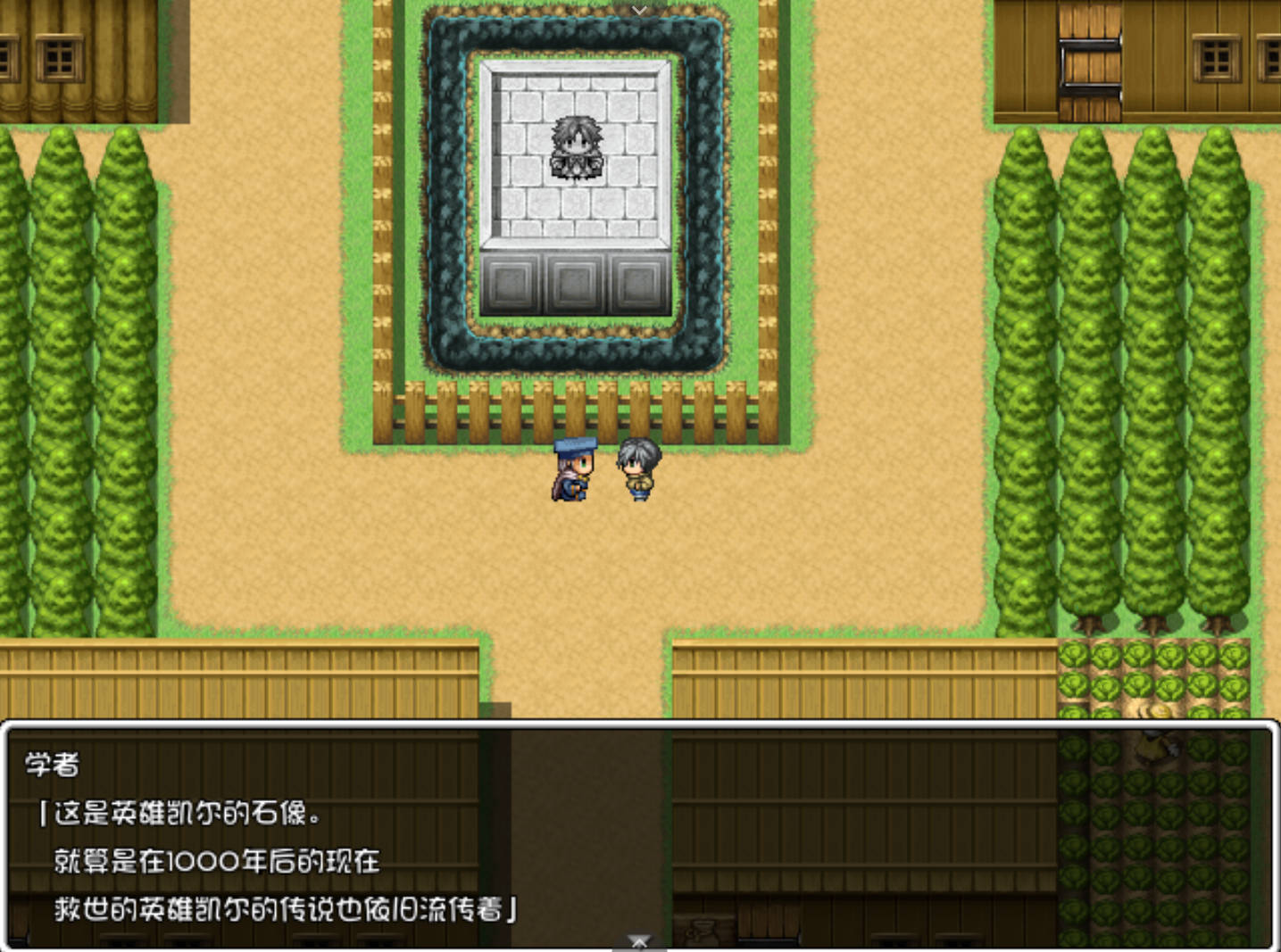Collapse the message box via its bottom arrow
The image size is (1281, 952).
pyautogui.click(x=639, y=940)
